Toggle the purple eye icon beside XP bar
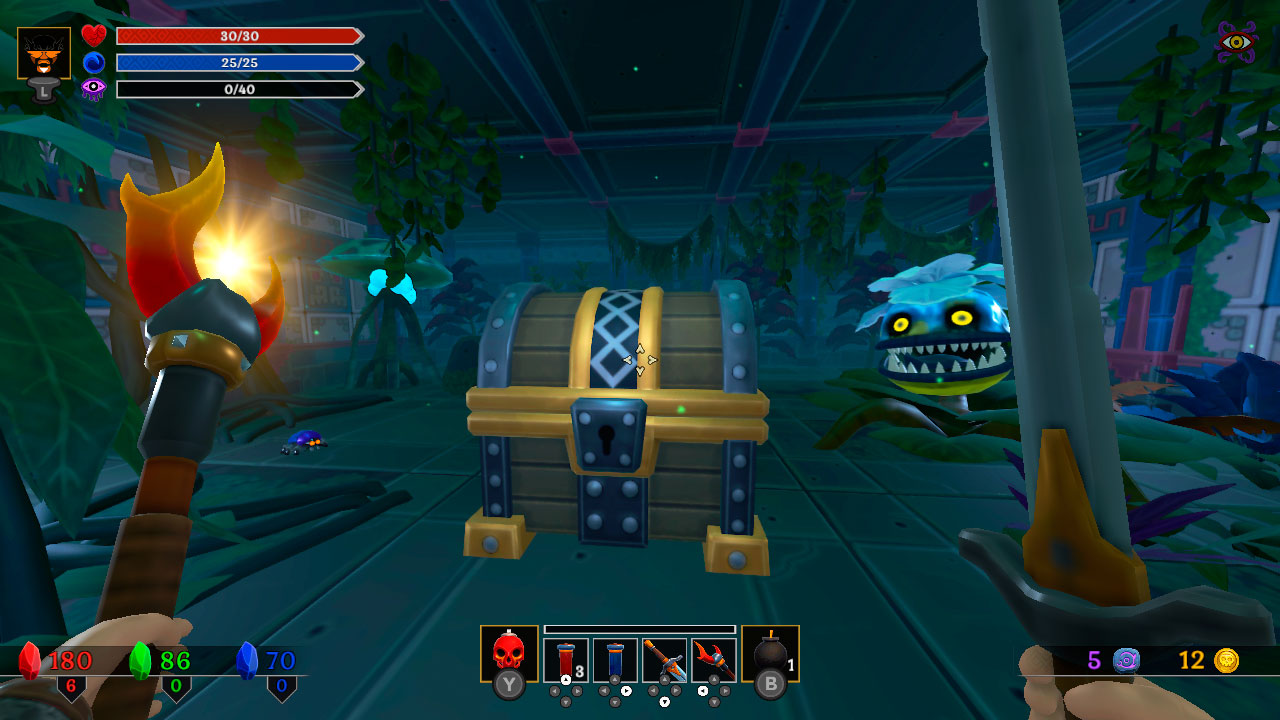Image resolution: width=1280 pixels, height=720 pixels. click(93, 89)
